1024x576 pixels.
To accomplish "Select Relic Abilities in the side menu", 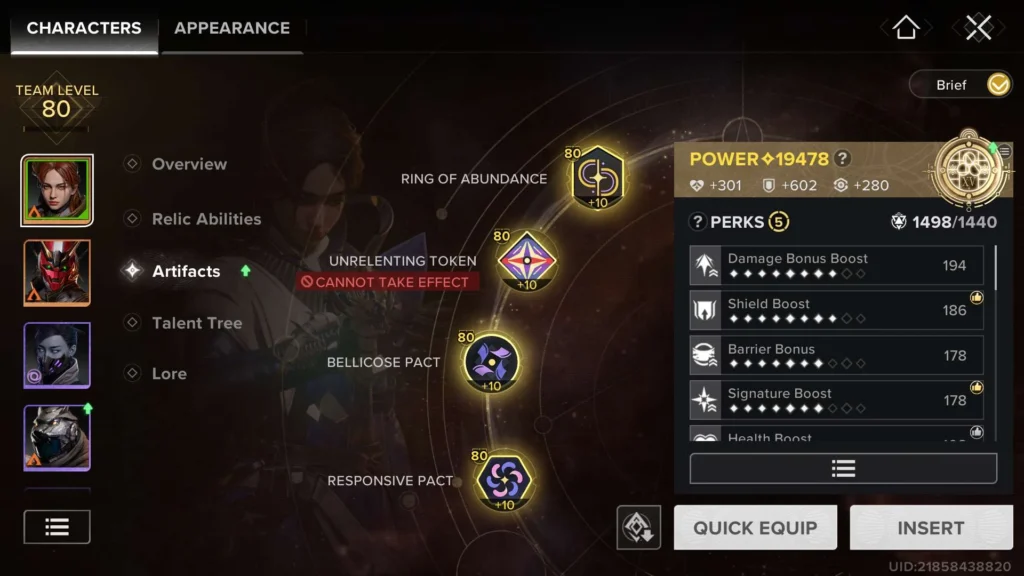I will pos(206,219).
